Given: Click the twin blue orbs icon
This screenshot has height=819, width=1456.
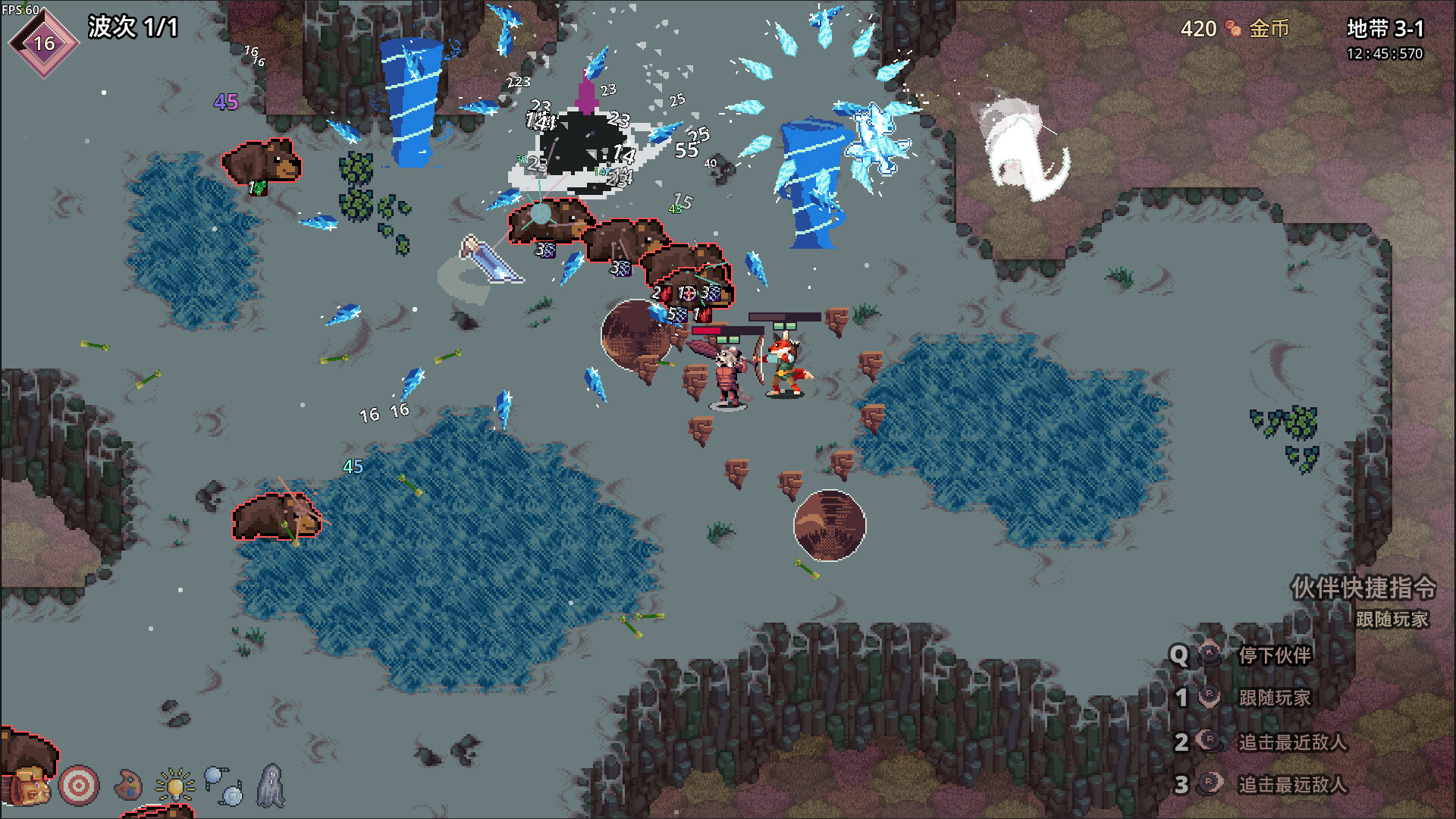Looking at the screenshot, I should (x=224, y=786).
